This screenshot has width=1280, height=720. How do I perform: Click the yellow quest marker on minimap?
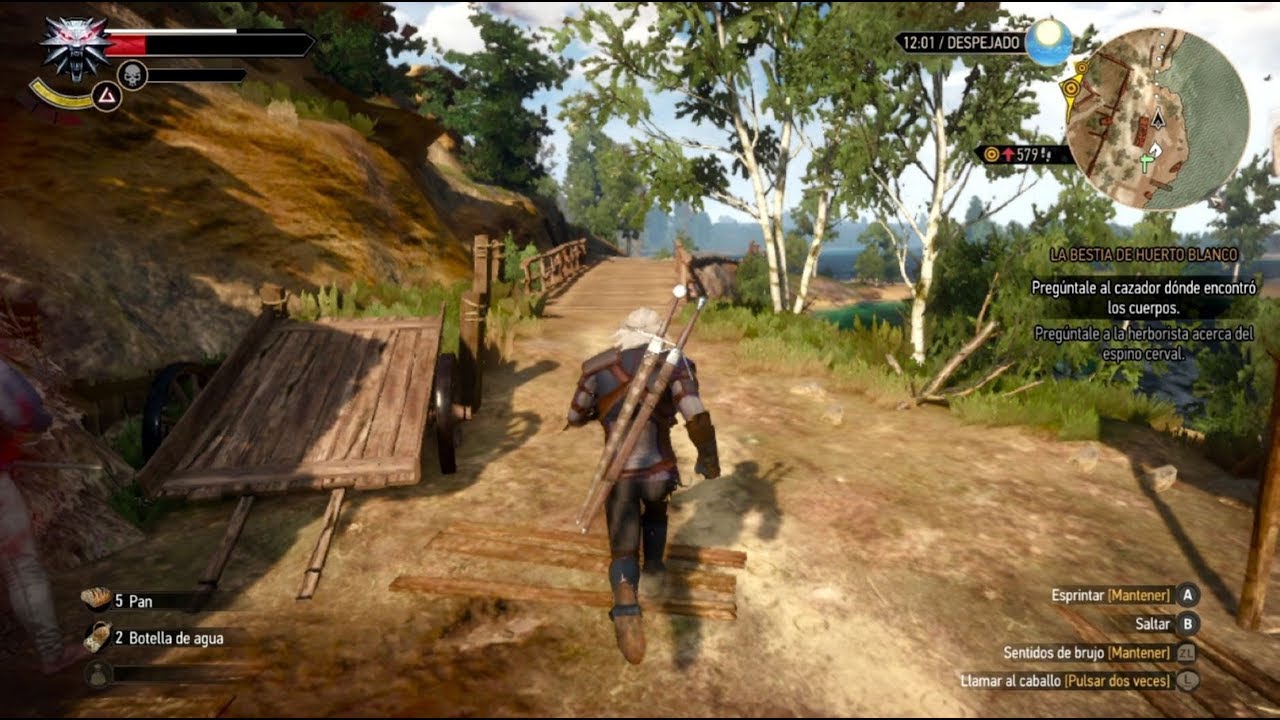pos(1071,87)
